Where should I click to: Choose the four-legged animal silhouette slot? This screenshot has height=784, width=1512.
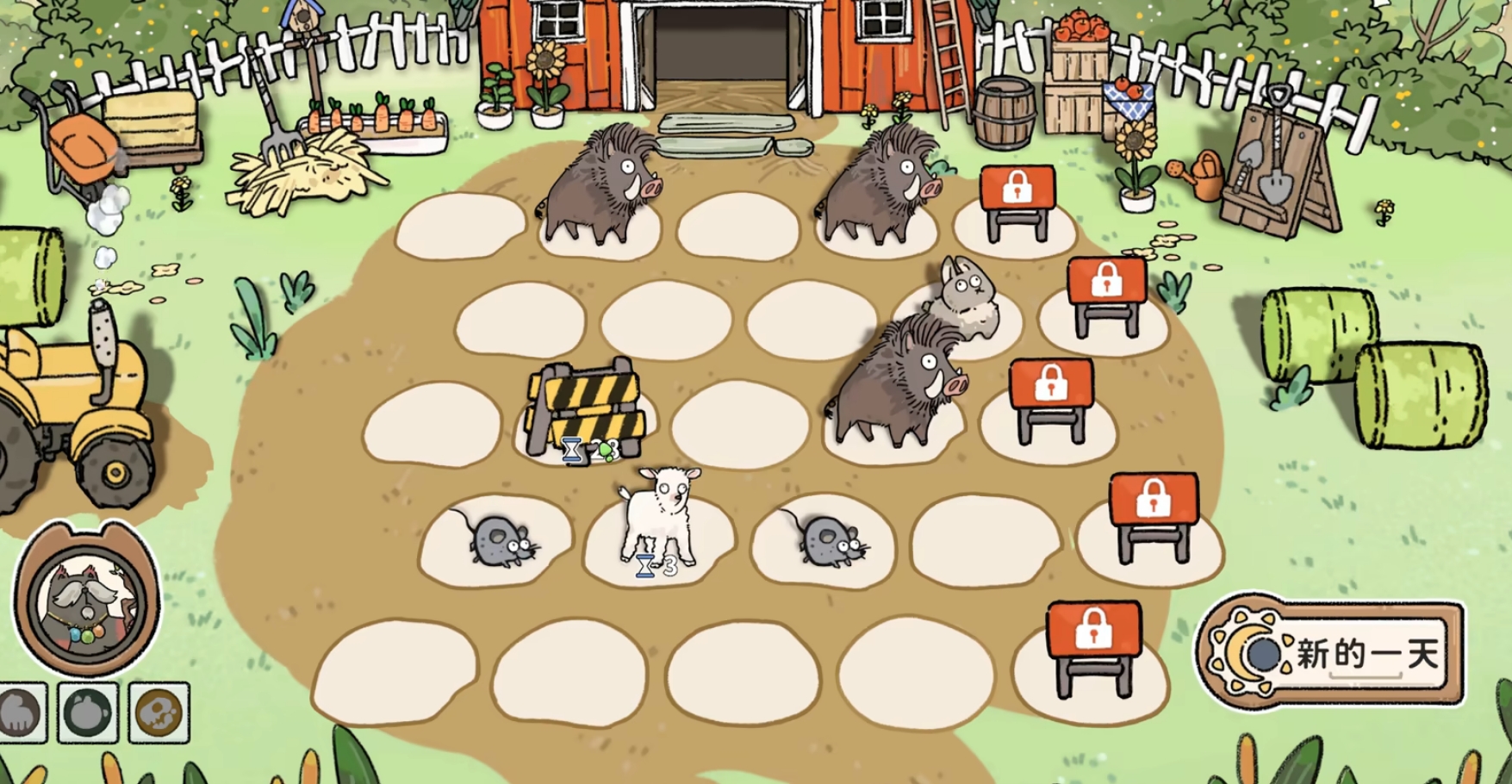tap(21, 712)
